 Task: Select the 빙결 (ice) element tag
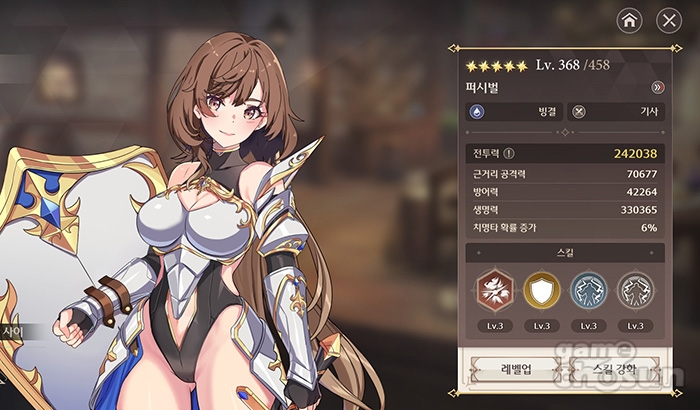click(x=515, y=112)
